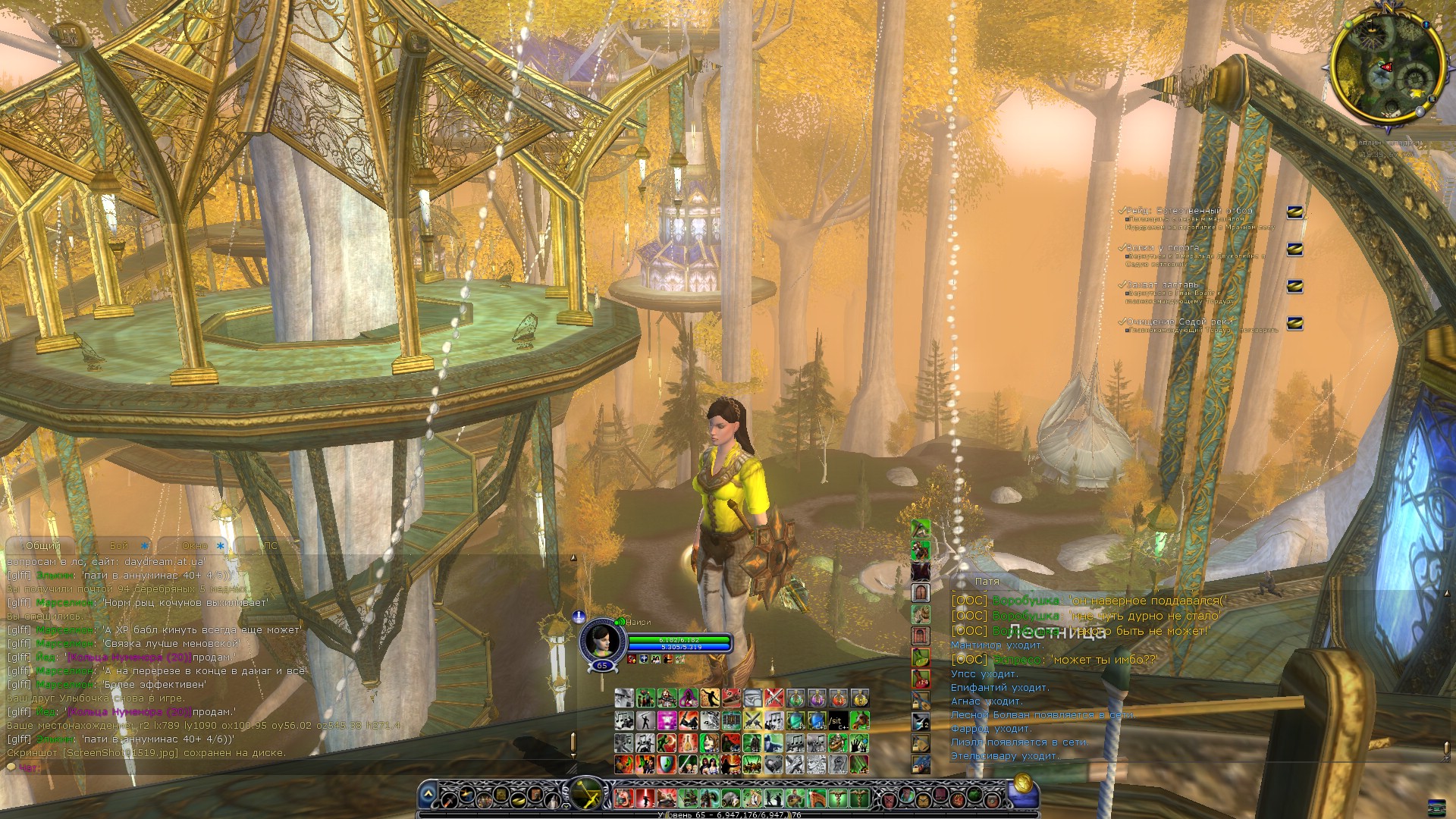Expand main menu with up-arrow button
Image resolution: width=1456 pixels, height=819 pixels.
(x=428, y=795)
